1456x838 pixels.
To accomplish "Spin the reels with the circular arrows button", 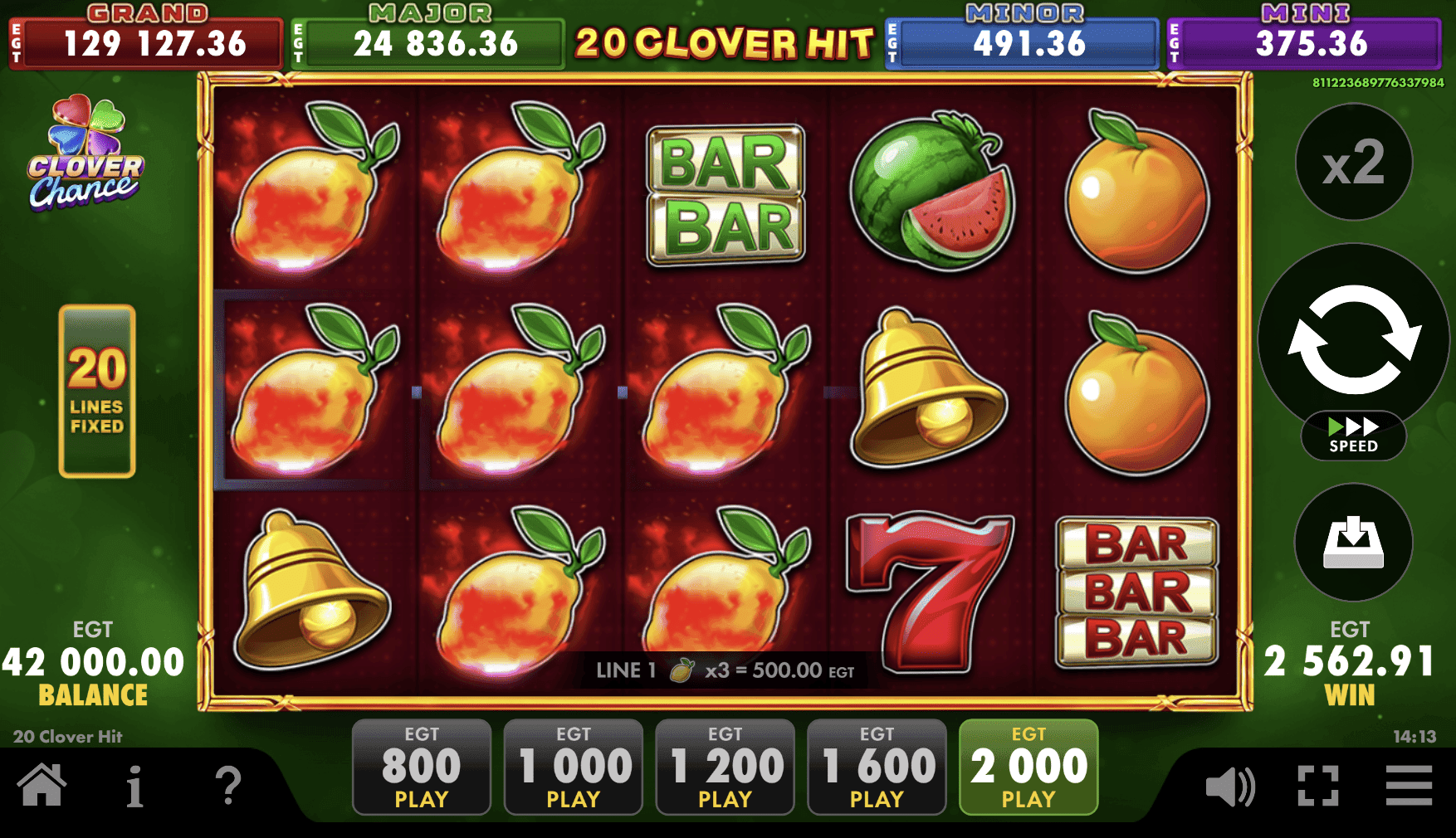I will pos(1353,339).
